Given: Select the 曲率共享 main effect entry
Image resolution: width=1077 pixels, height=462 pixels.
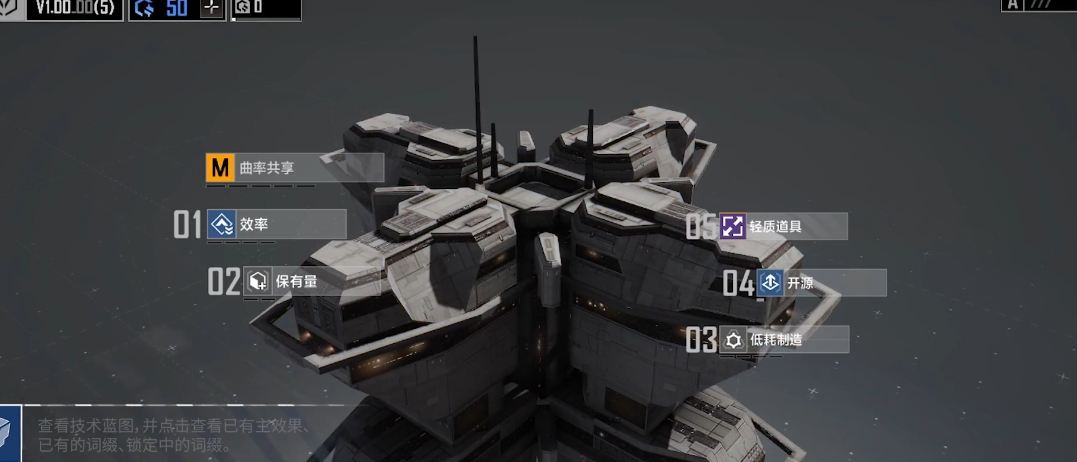Looking at the screenshot, I should [293, 168].
